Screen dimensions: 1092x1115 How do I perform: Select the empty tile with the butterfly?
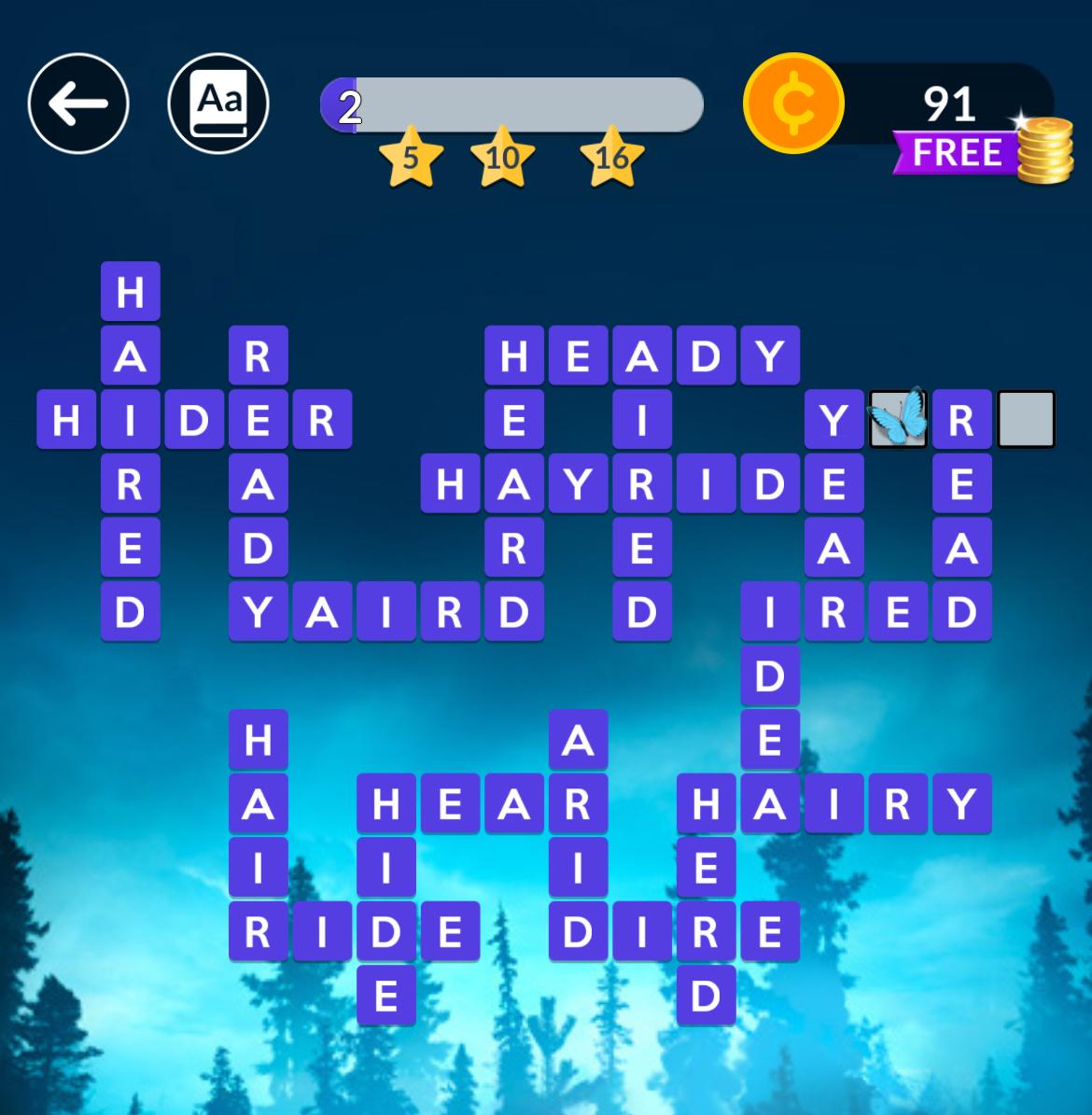point(898,420)
